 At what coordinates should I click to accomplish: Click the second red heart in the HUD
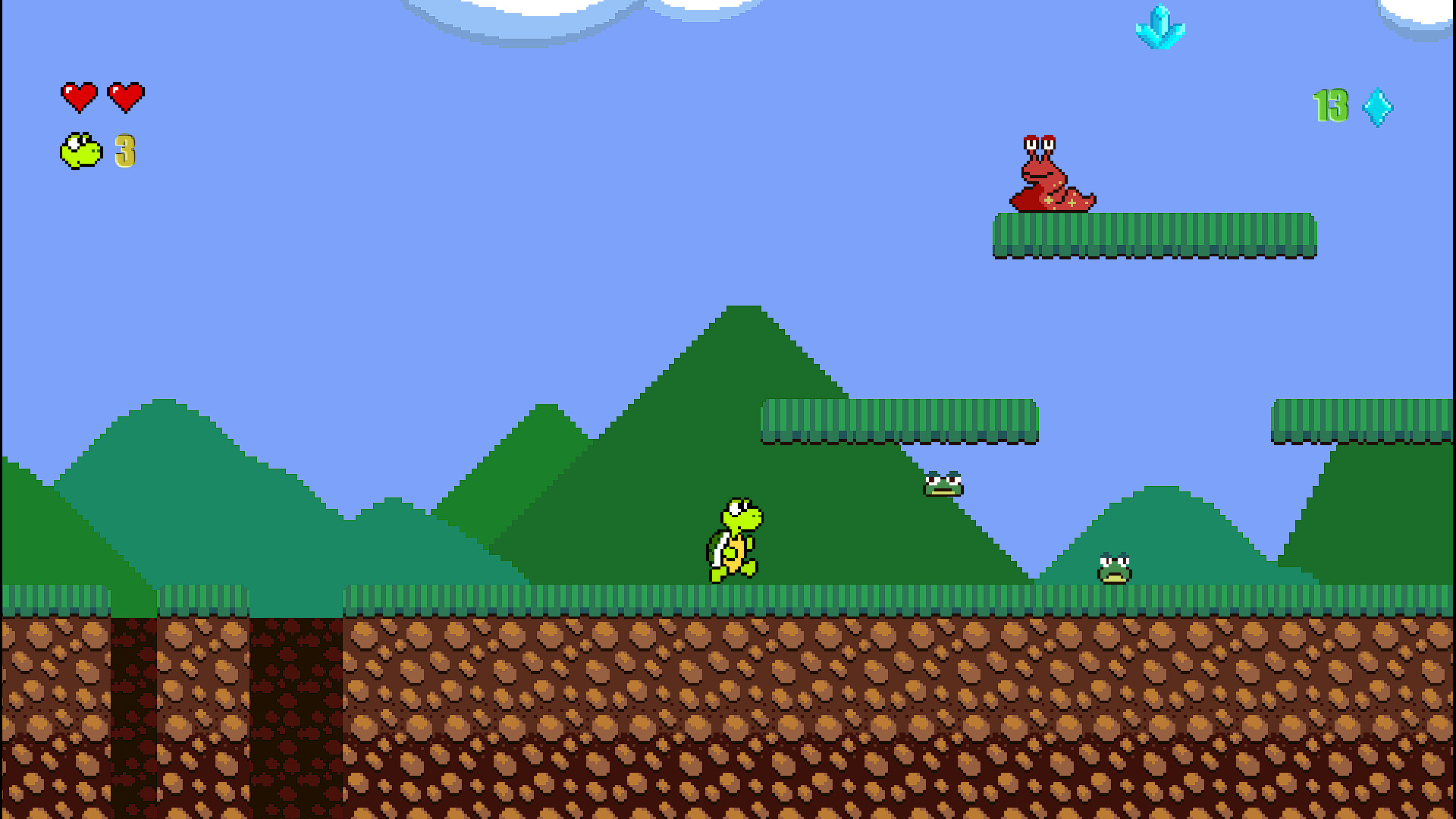tap(127, 95)
